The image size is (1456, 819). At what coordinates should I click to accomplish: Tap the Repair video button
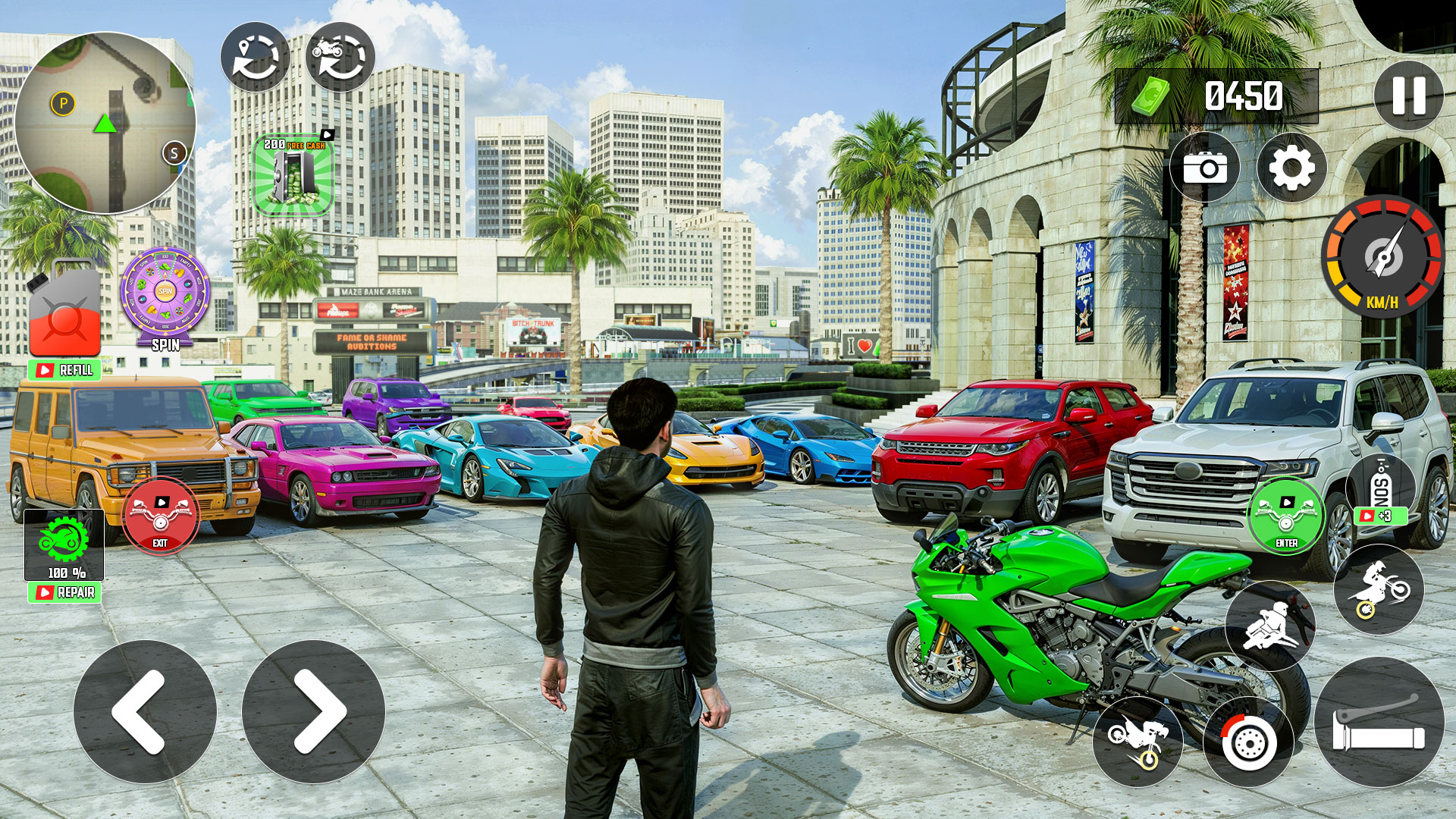(x=64, y=592)
